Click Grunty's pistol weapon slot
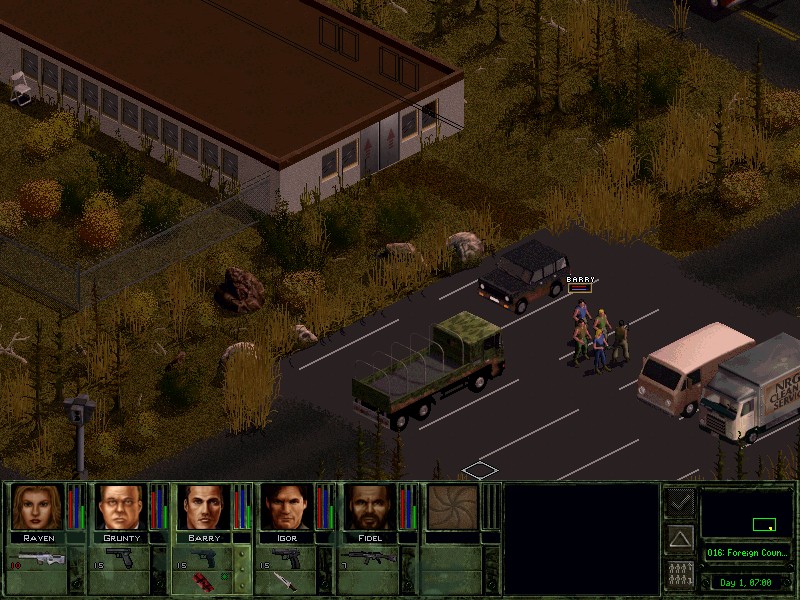The image size is (800, 600). click(121, 558)
